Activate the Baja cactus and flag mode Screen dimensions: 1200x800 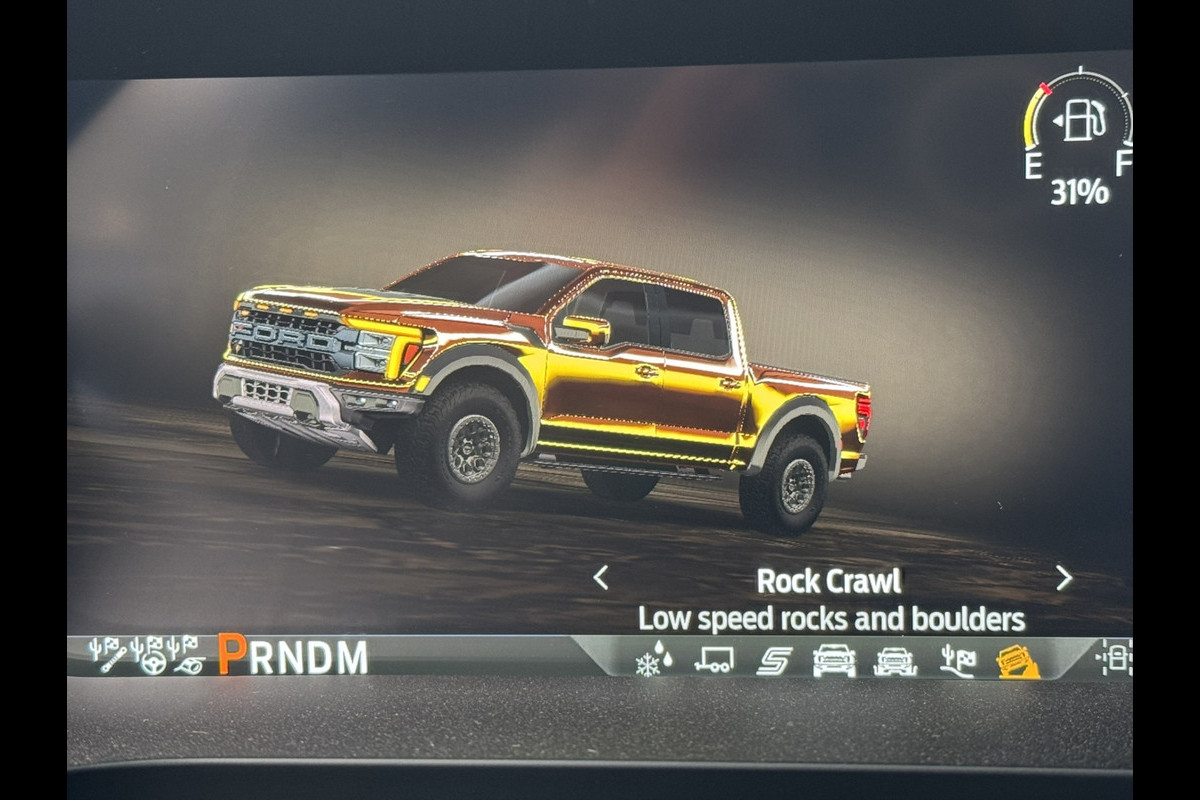click(x=957, y=660)
